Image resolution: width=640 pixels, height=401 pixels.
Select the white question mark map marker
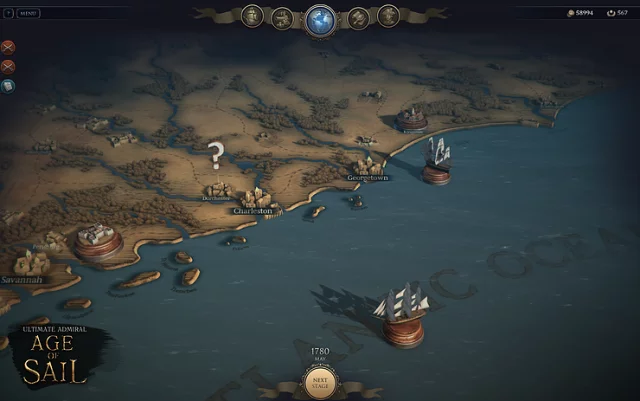click(215, 155)
